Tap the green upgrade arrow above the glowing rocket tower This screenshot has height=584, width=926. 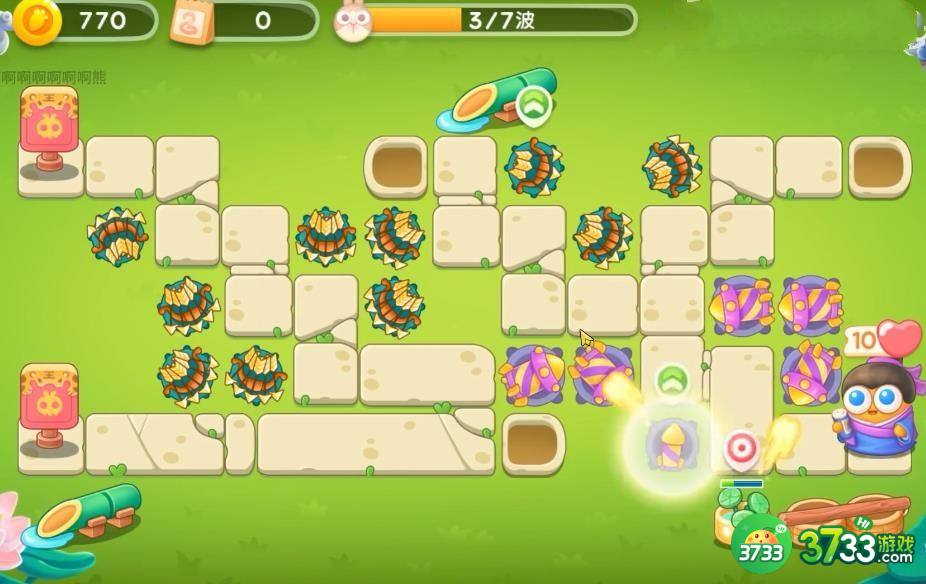(x=674, y=380)
